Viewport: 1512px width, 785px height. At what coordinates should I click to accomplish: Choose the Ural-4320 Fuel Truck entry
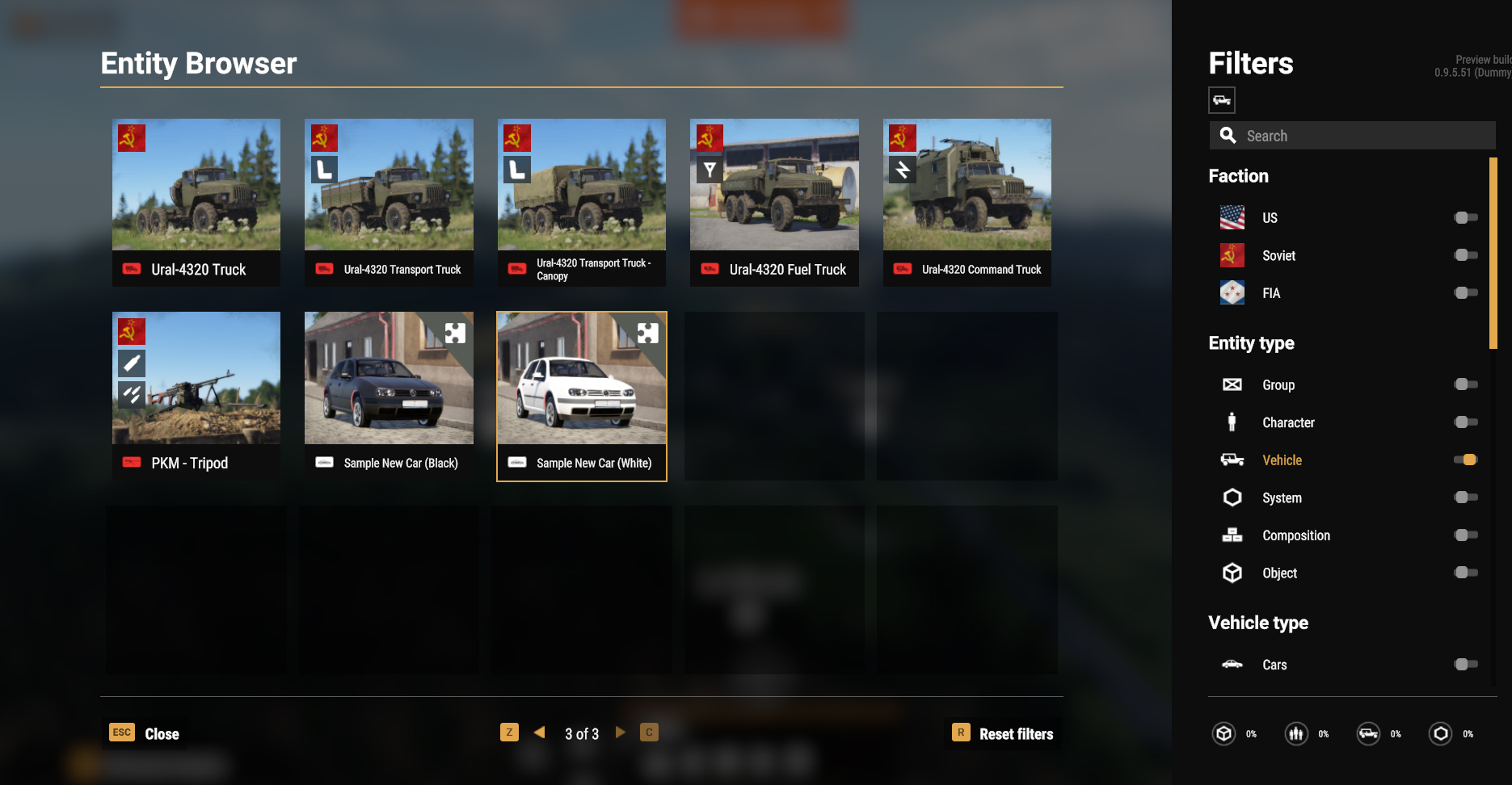[x=774, y=202]
